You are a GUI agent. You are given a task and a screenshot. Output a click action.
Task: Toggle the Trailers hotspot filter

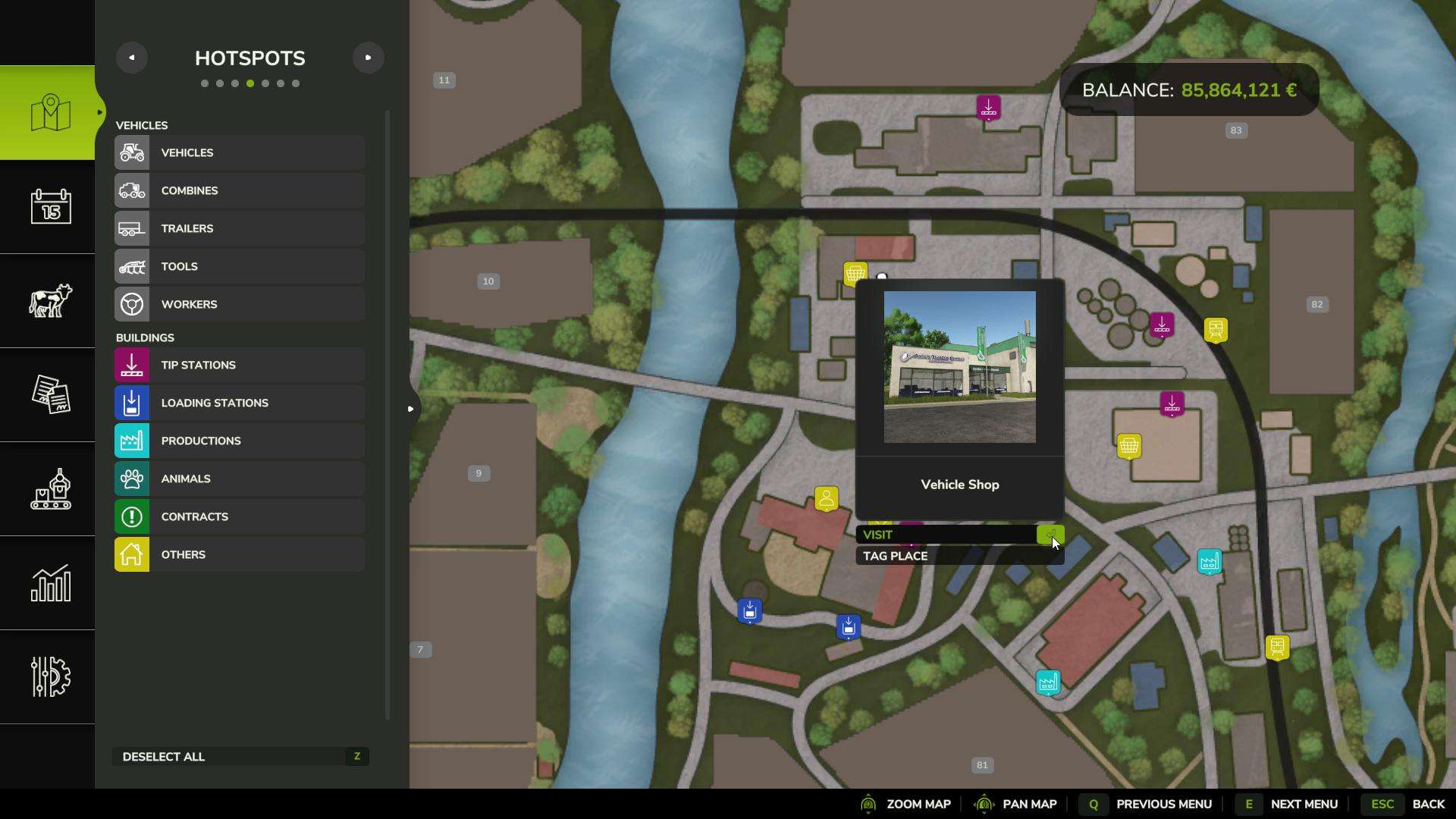point(240,228)
